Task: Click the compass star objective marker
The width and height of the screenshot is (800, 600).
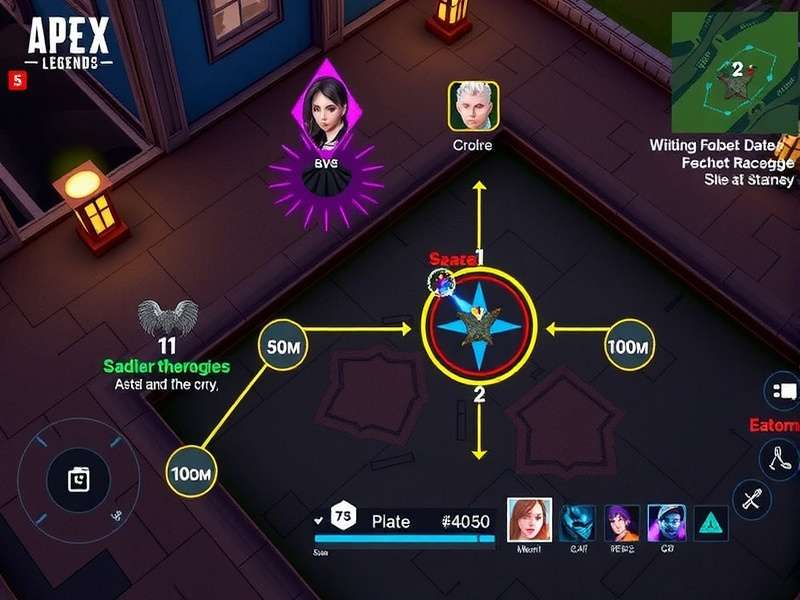Action: pyautogui.click(x=479, y=328)
